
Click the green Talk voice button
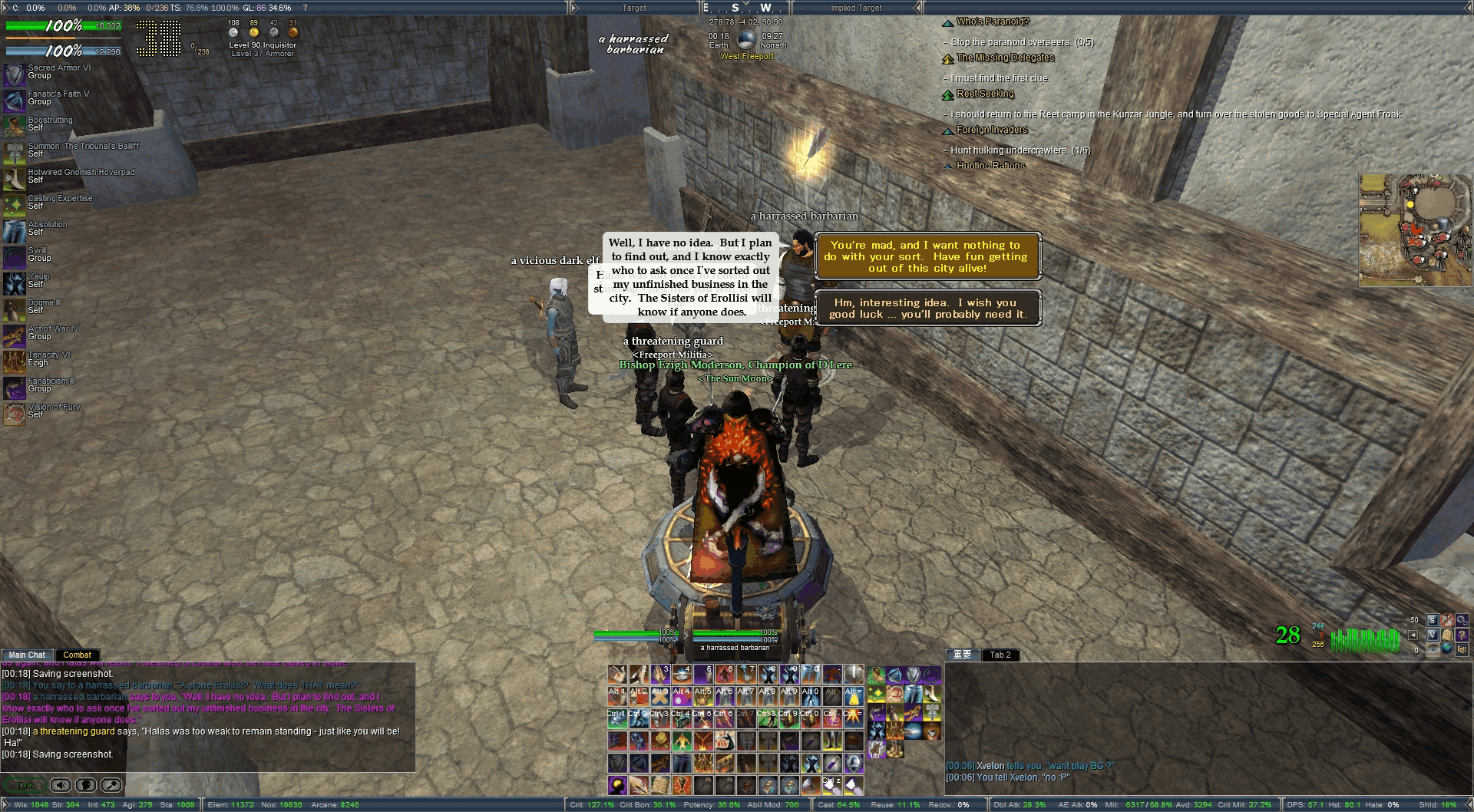click(25, 785)
